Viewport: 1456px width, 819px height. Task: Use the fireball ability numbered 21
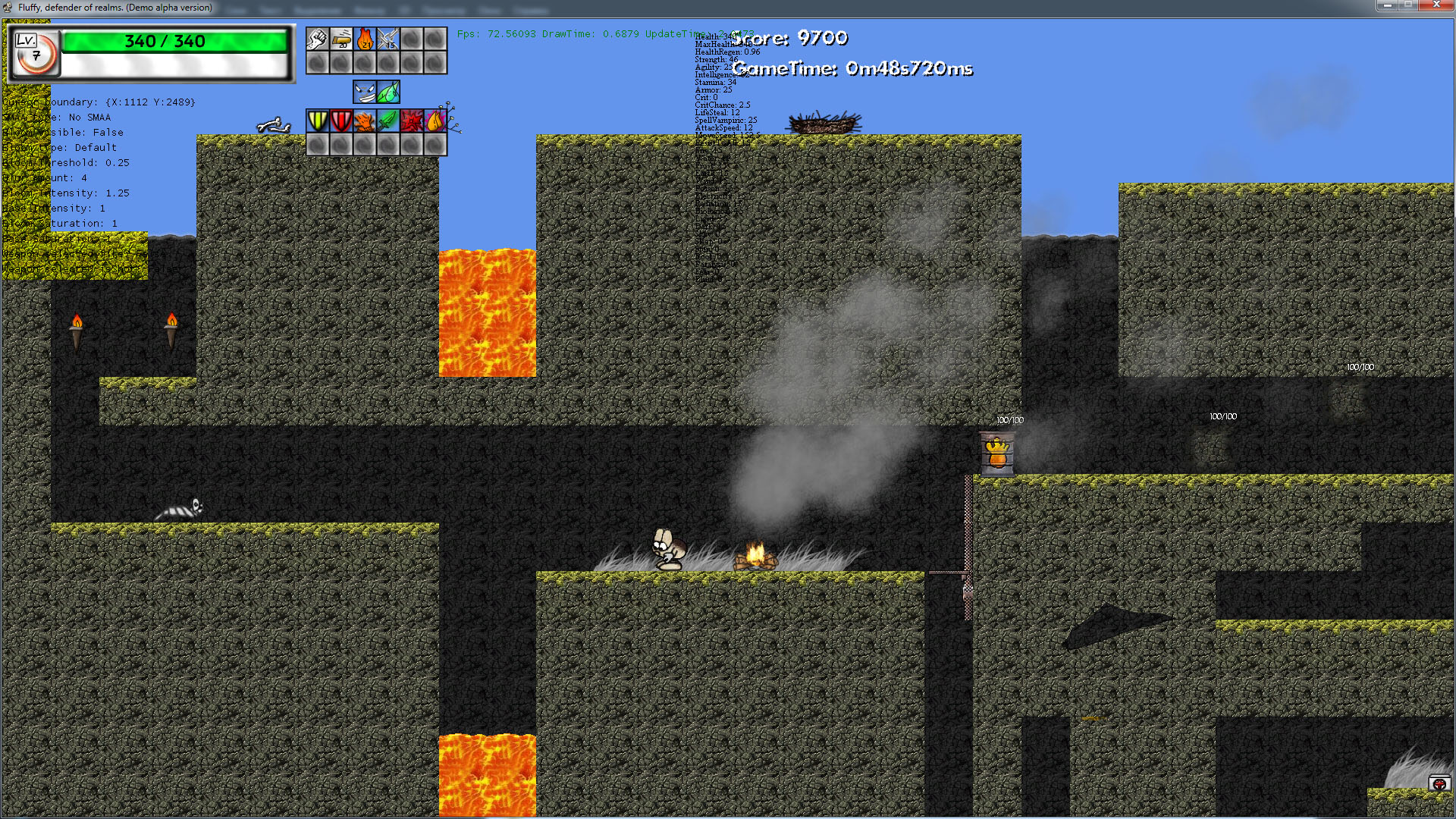[365, 39]
